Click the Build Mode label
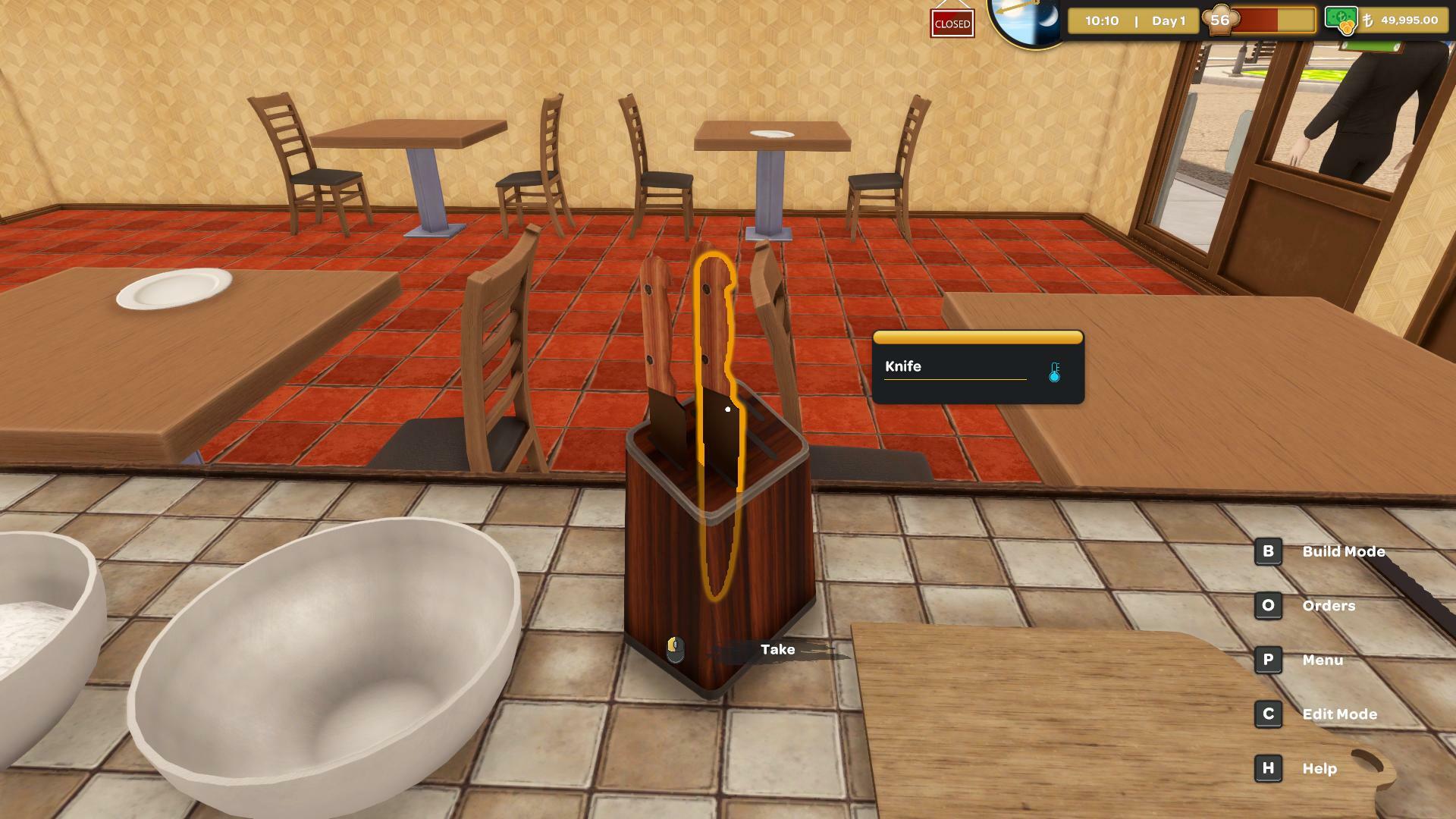 tap(1343, 551)
